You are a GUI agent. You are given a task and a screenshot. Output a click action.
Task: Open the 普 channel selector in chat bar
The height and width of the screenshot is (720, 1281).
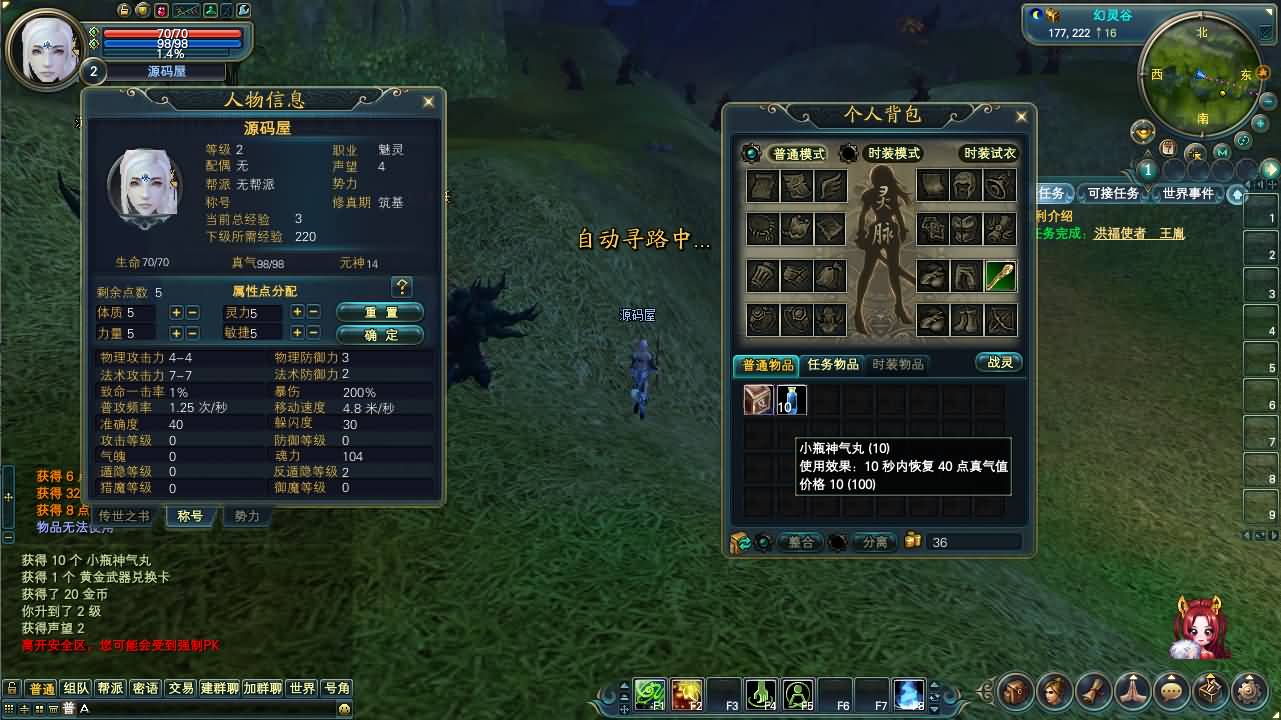click(67, 707)
